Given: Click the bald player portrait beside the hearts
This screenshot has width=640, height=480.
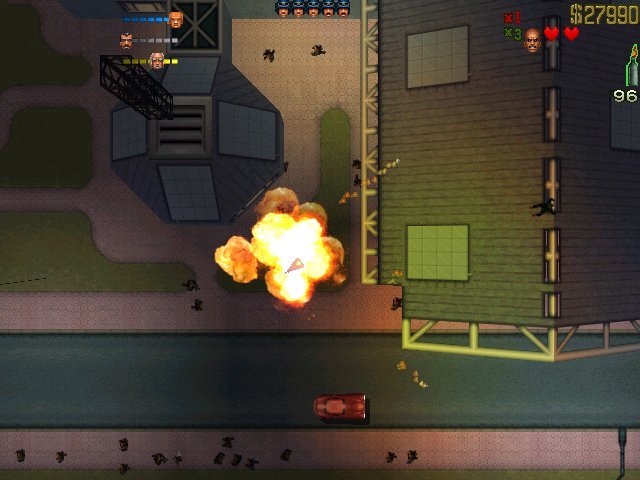Looking at the screenshot, I should 532,39.
